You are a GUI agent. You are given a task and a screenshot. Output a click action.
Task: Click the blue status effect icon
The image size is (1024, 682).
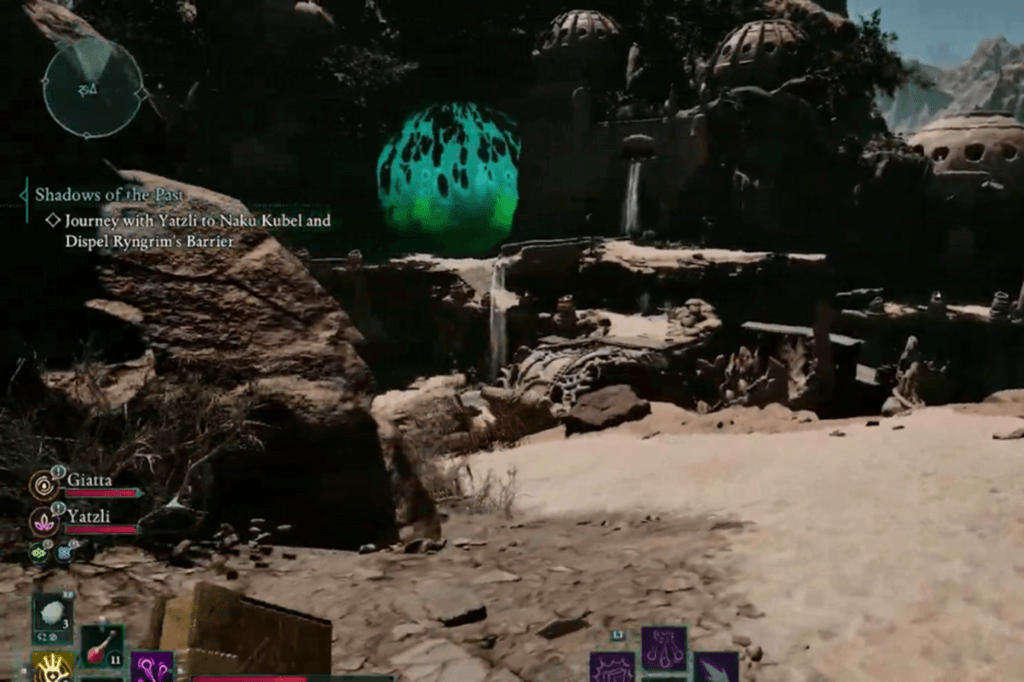(65, 552)
